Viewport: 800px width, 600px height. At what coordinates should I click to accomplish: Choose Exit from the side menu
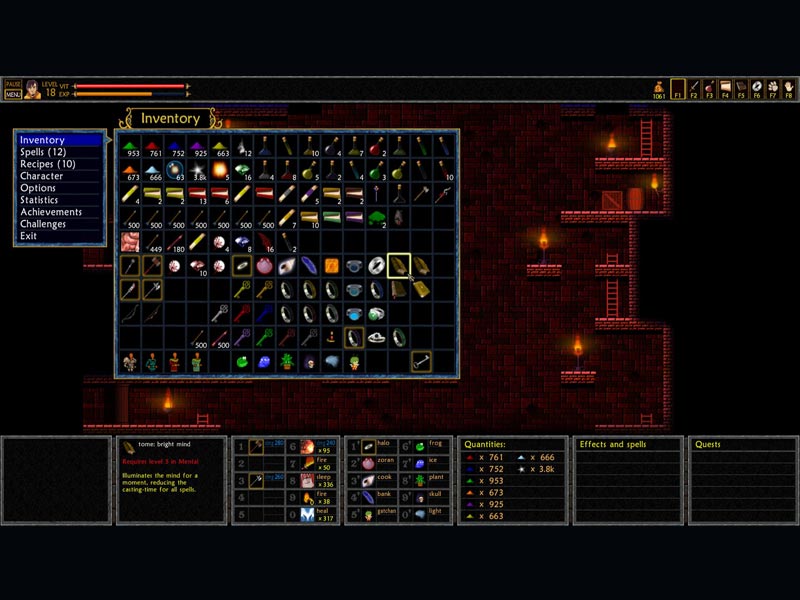(28, 236)
